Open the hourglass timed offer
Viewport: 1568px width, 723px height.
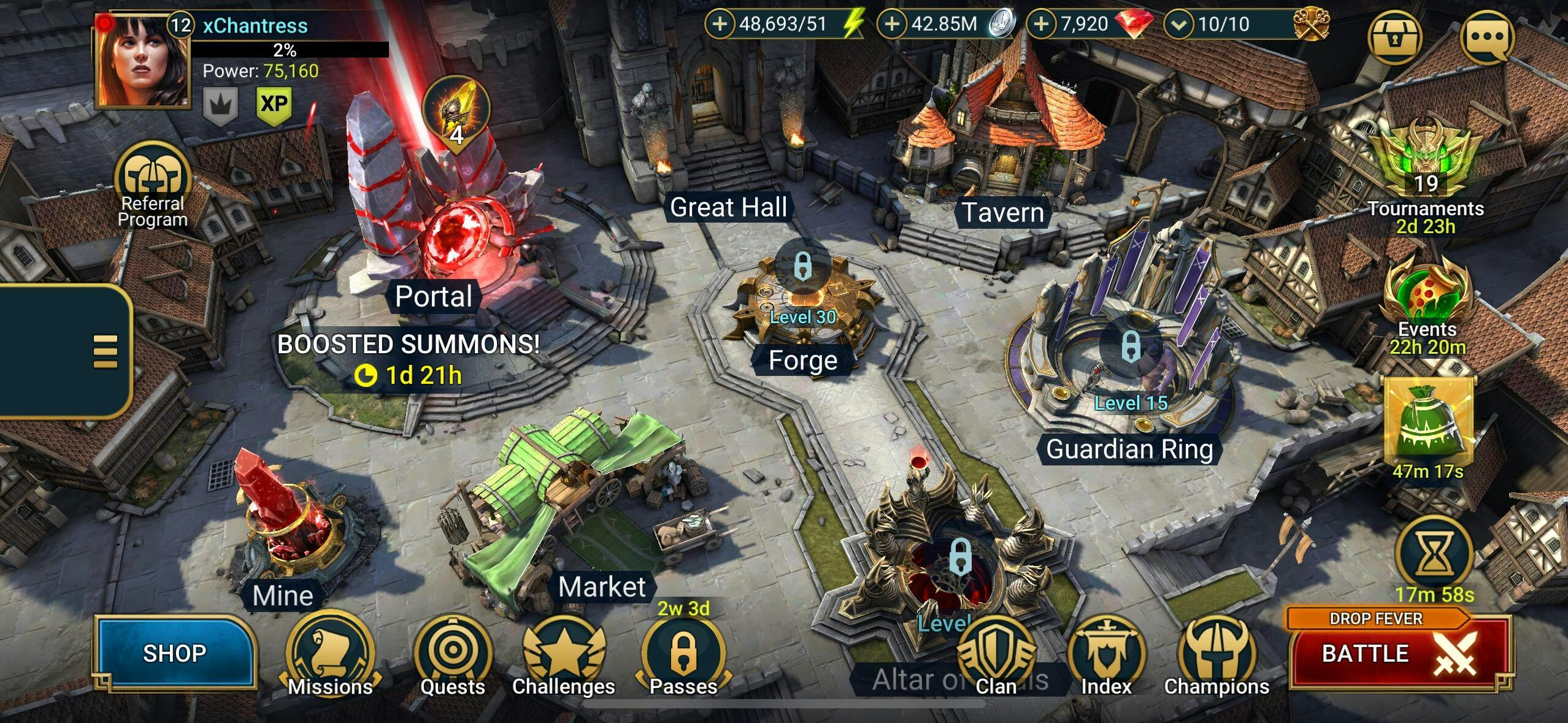click(x=1434, y=555)
